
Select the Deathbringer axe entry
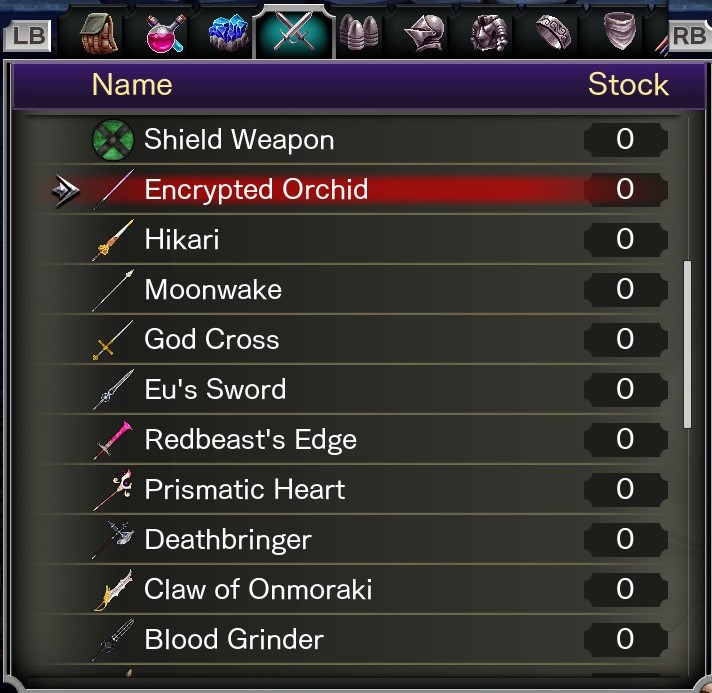pyautogui.click(x=228, y=539)
